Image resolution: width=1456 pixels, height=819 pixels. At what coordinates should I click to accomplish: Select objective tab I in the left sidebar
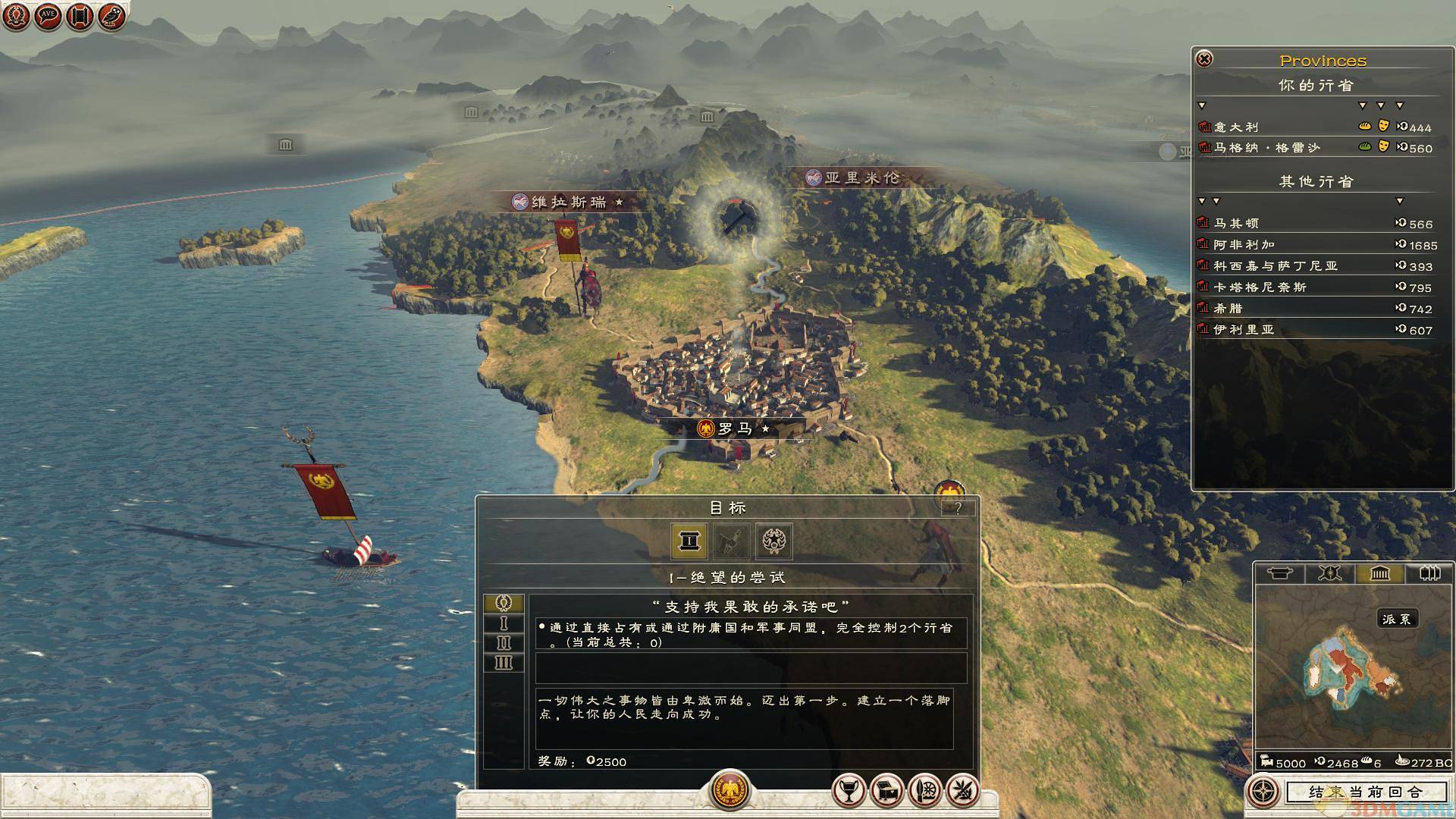coord(505,624)
